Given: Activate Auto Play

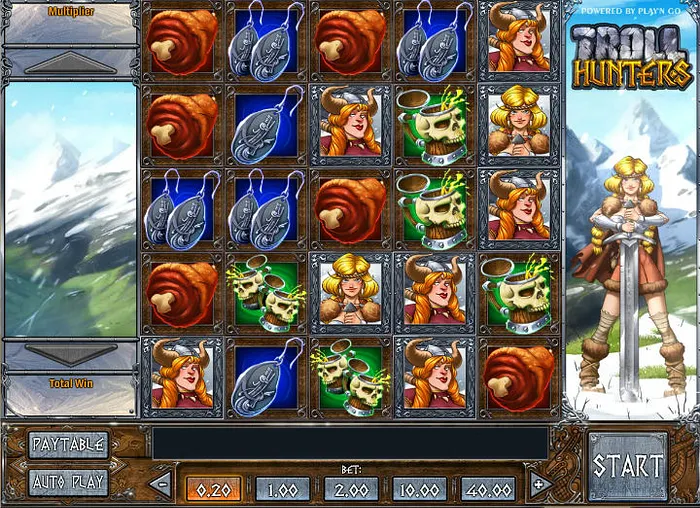Looking at the screenshot, I should pyautogui.click(x=68, y=481).
